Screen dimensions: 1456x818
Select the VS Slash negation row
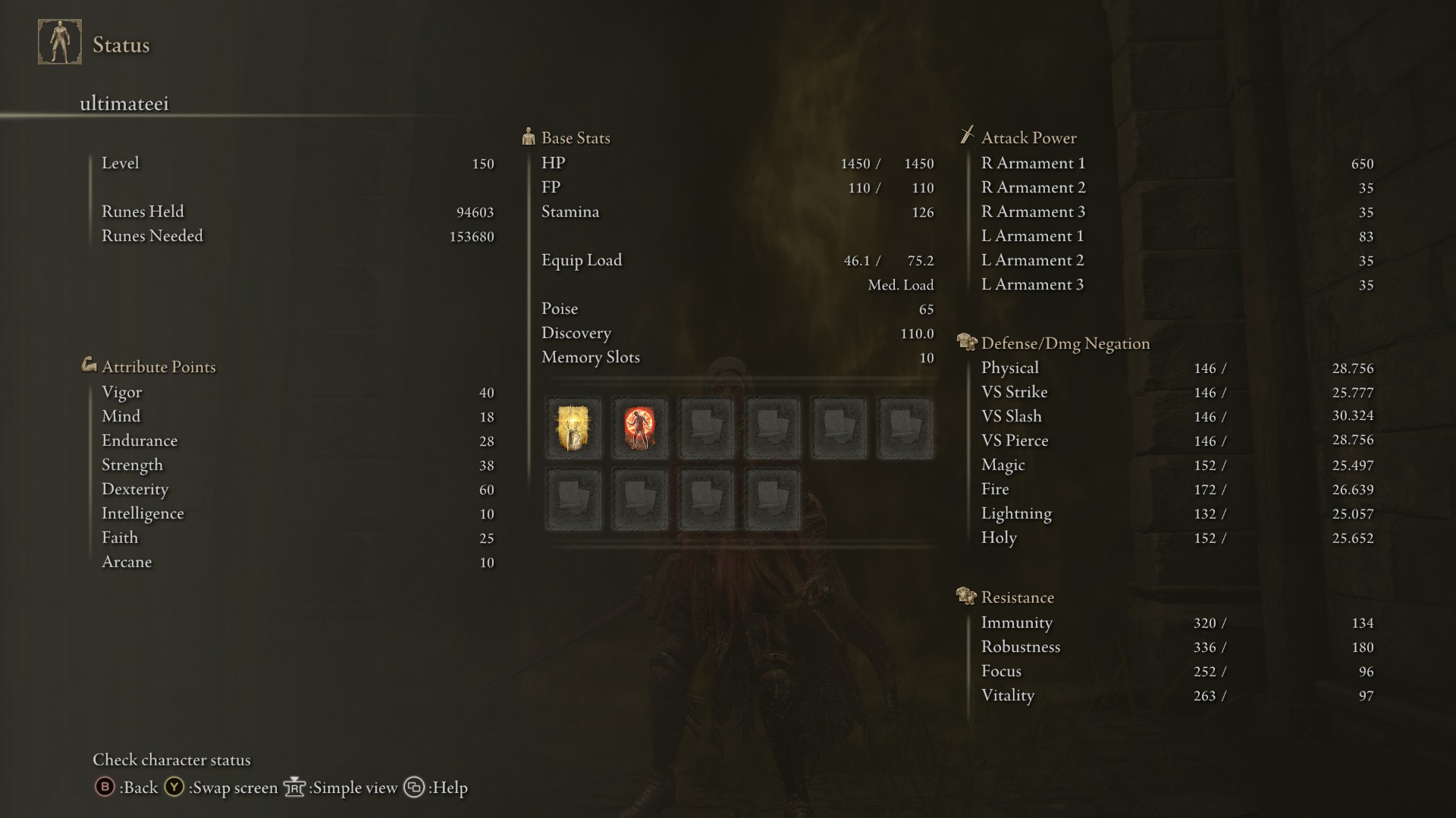(x=1176, y=416)
